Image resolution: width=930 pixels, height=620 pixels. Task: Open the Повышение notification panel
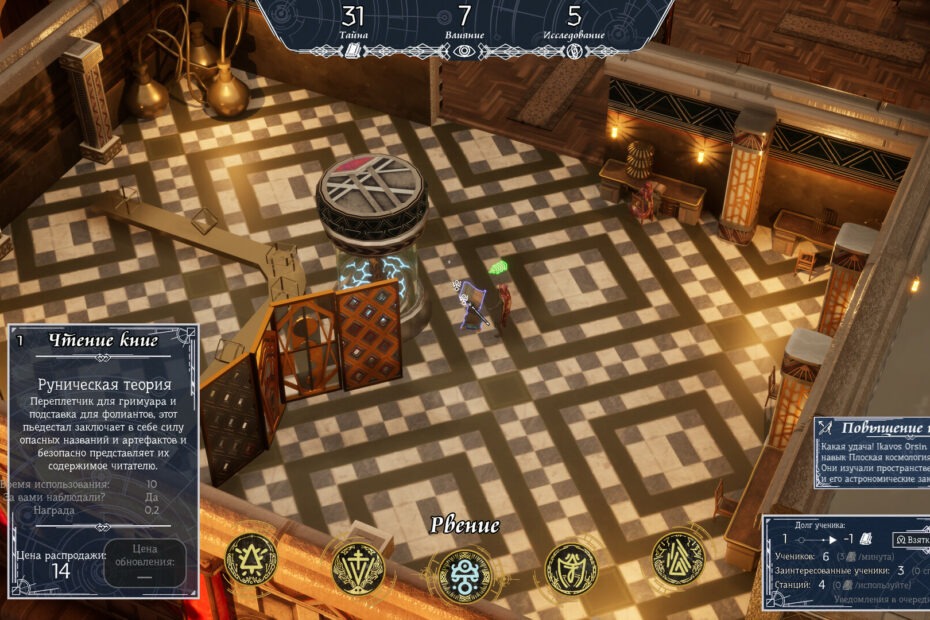point(872,452)
